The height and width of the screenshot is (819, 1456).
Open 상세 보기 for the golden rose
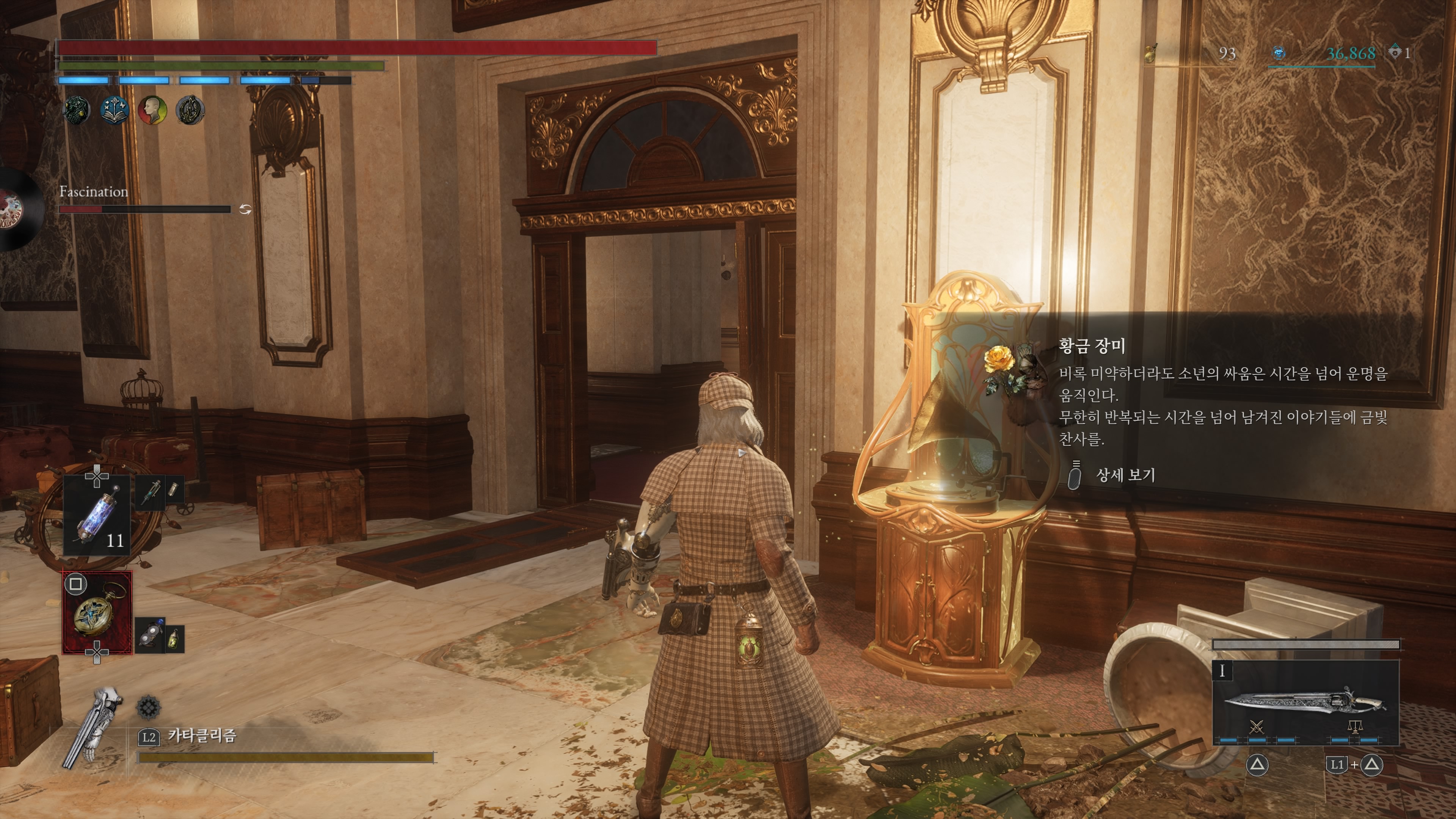tap(1125, 475)
